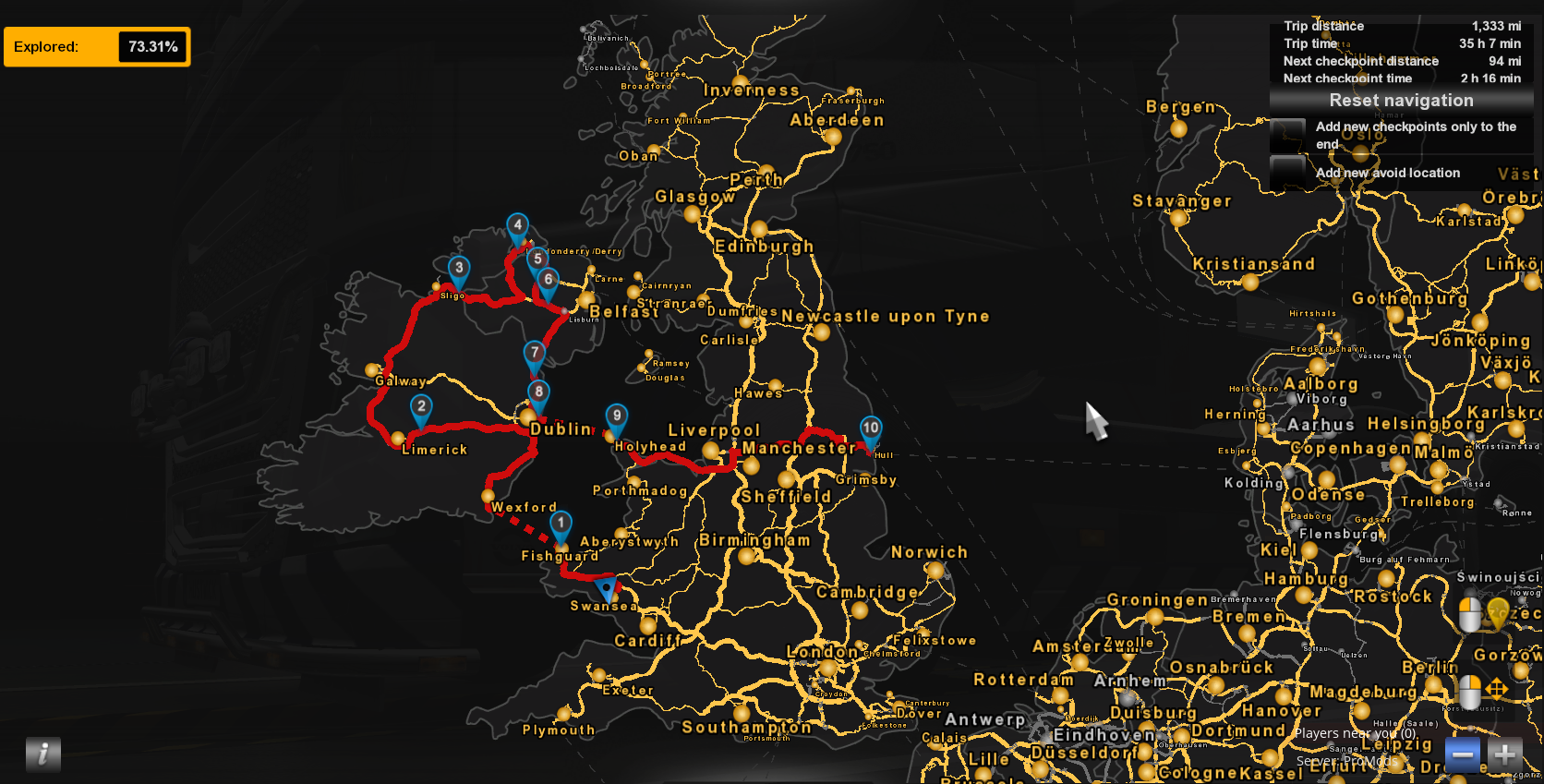This screenshot has width=1544, height=784.
Task: Zoom out with the blue minus button
Action: coord(1462,754)
